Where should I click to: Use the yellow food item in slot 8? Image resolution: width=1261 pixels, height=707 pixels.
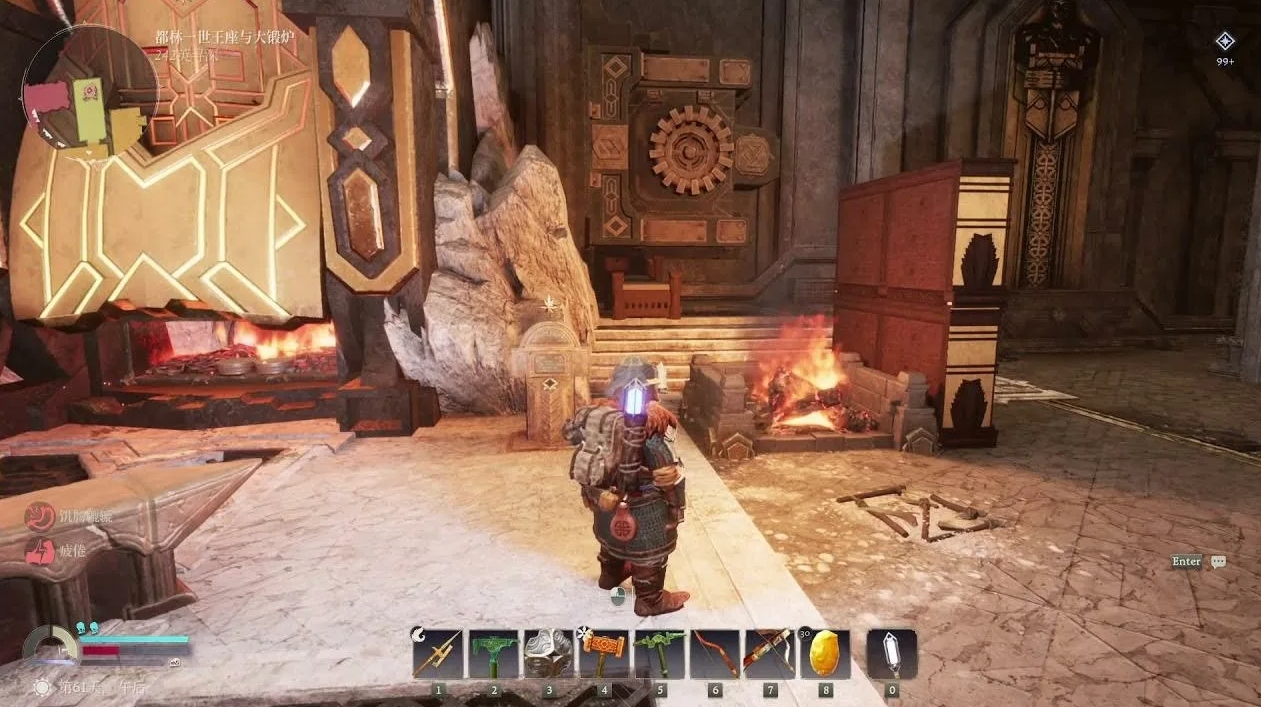pos(825,654)
